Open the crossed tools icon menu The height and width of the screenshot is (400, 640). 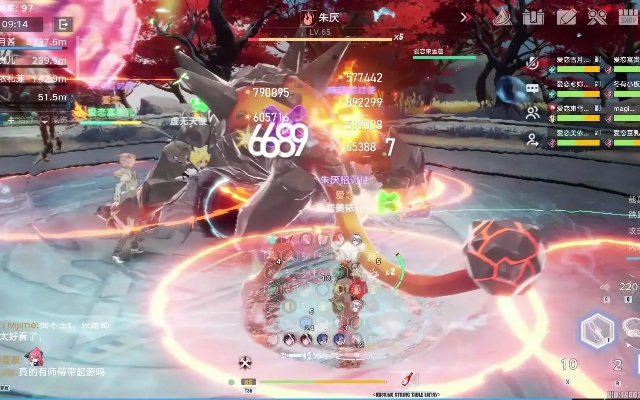point(597,16)
